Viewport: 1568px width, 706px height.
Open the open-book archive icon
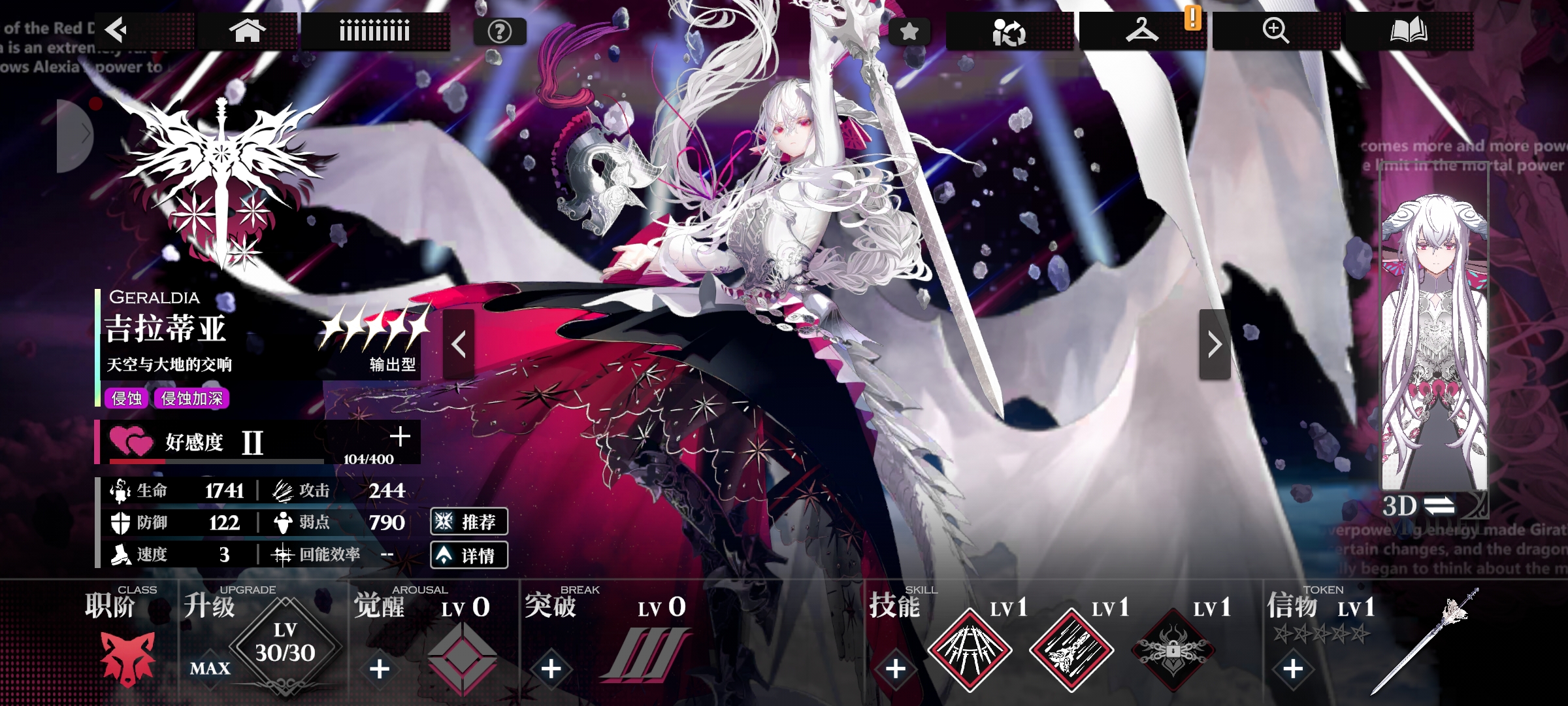pyautogui.click(x=1408, y=31)
